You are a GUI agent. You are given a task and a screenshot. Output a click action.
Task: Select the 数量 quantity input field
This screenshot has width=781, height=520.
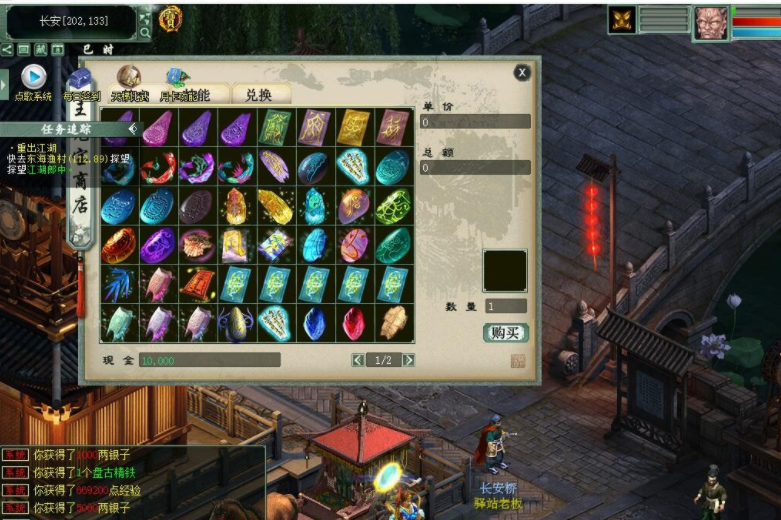click(506, 306)
